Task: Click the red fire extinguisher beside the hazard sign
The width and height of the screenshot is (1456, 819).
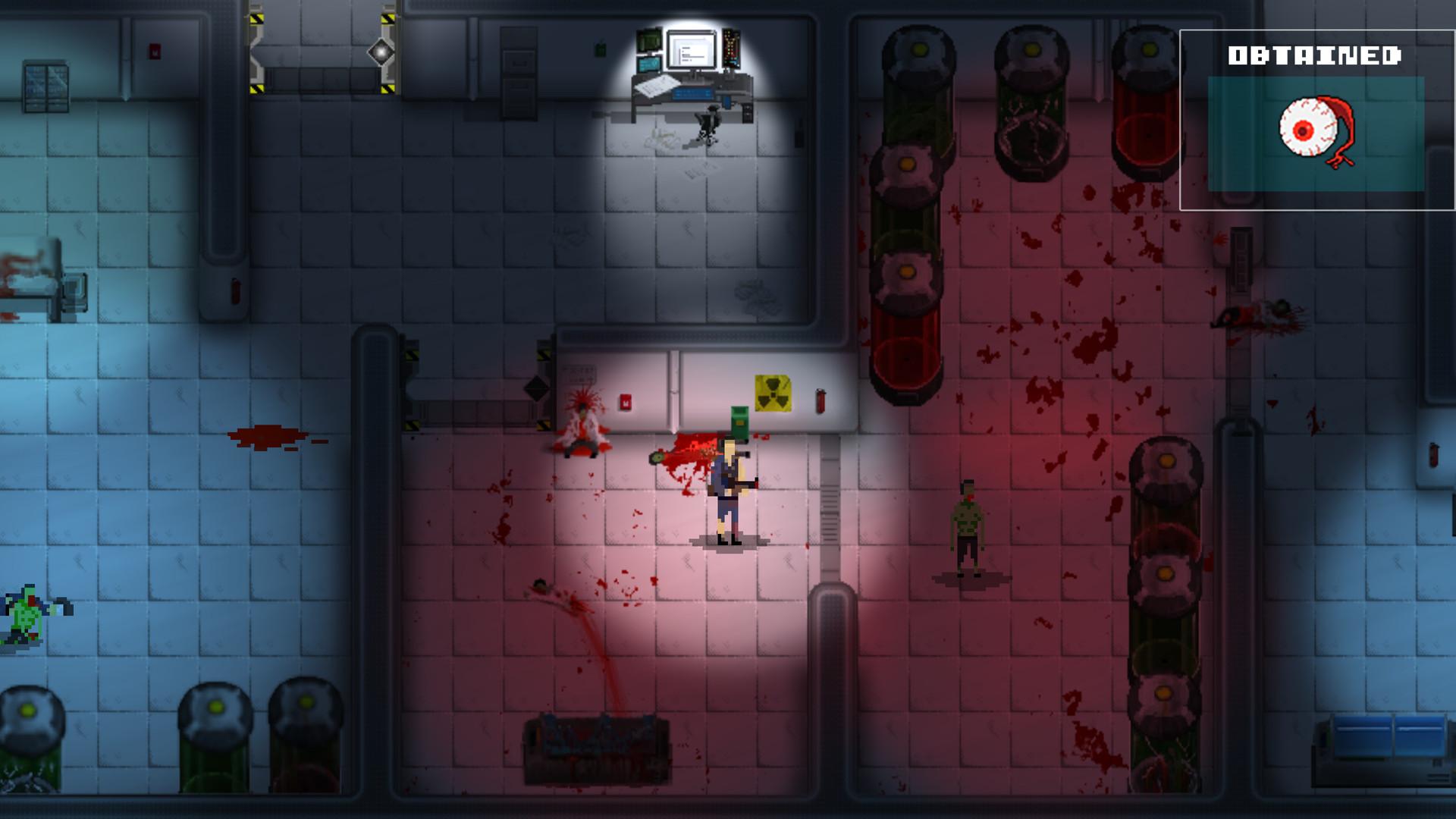Action: coord(820,400)
